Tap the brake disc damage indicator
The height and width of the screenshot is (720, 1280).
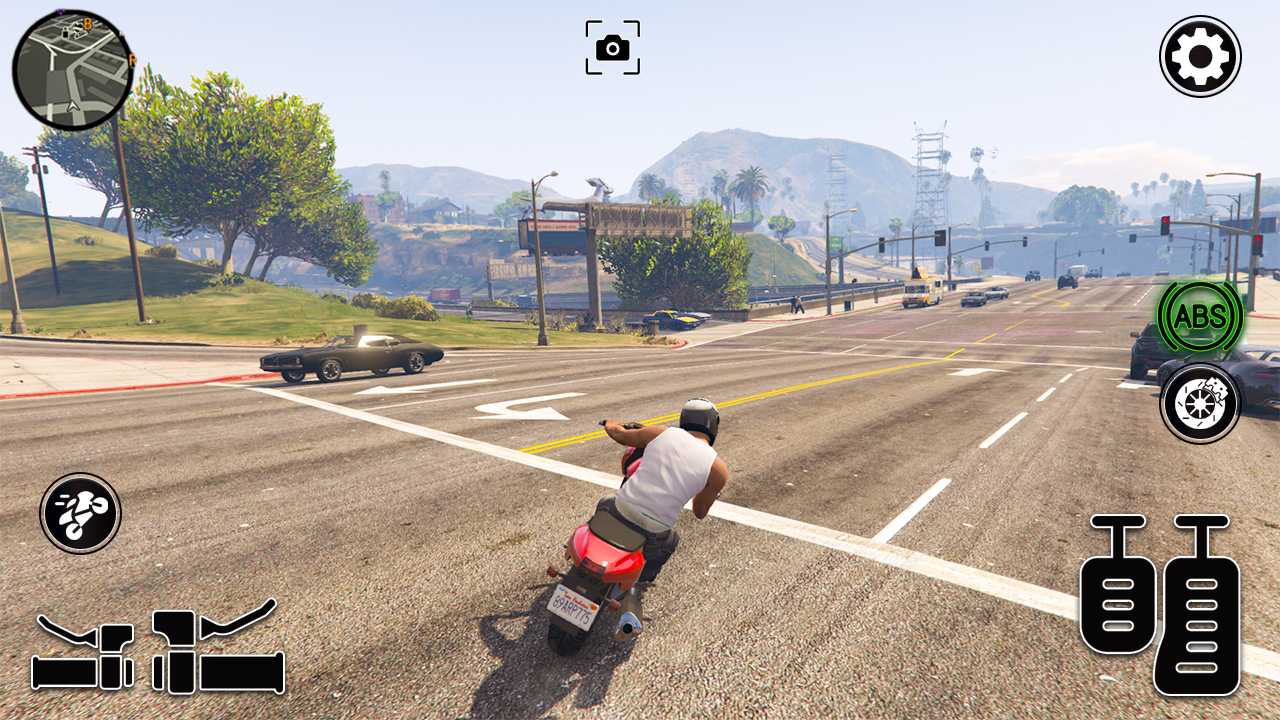(x=1198, y=404)
